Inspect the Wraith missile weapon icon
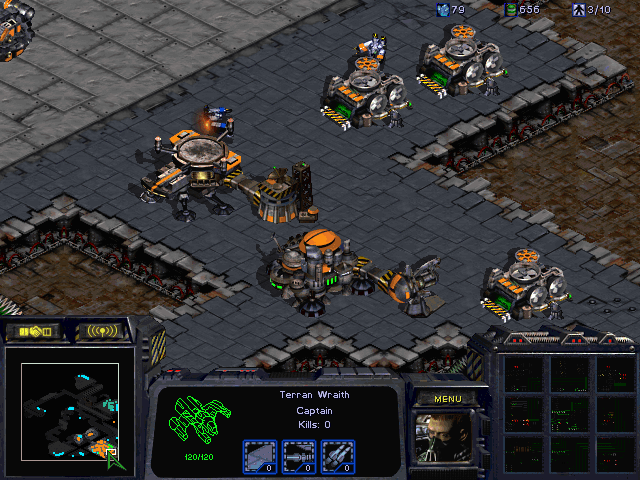Screen dimensions: 640x480 339,455
